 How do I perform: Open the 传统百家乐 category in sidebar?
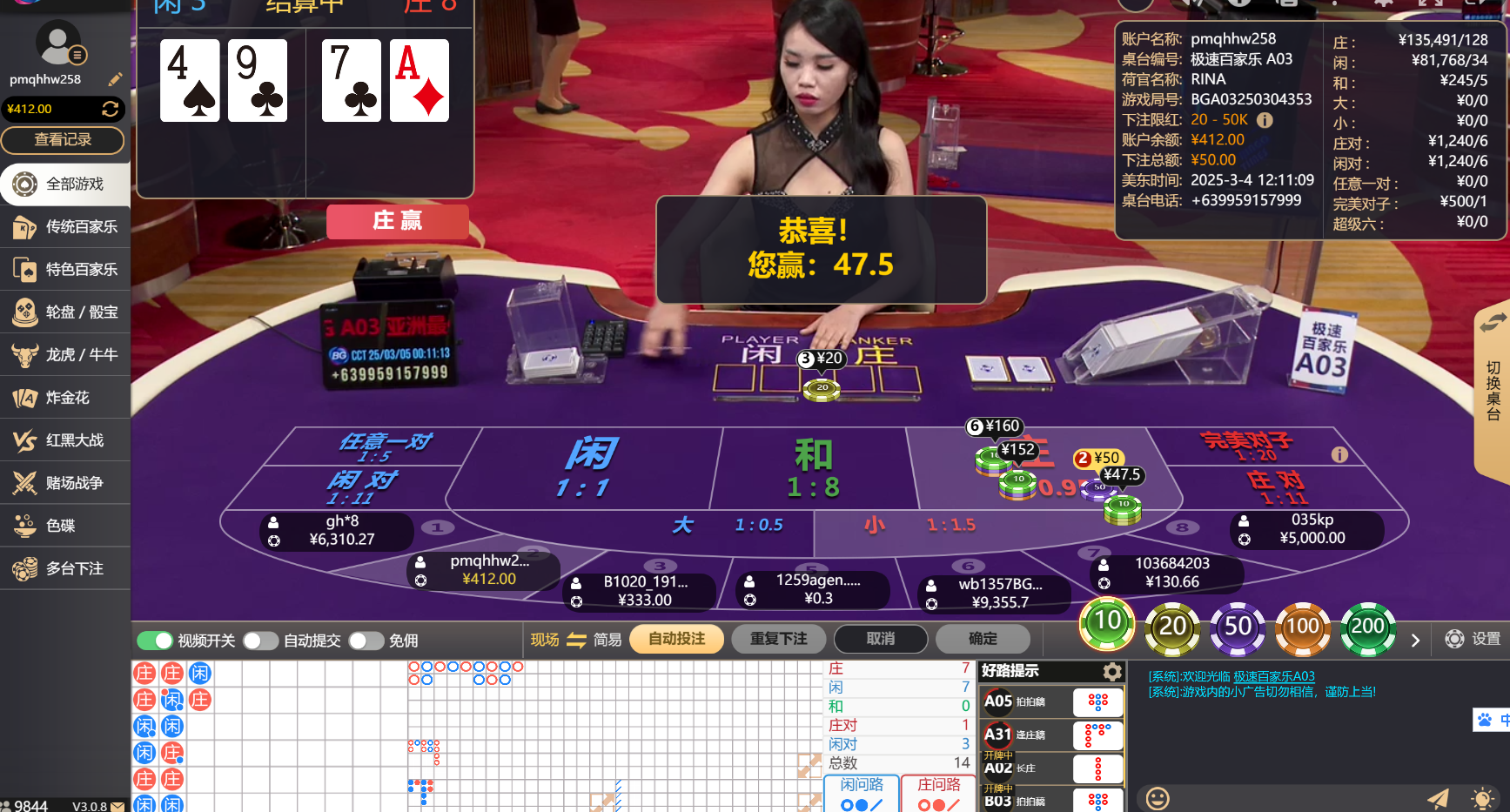pos(65,226)
